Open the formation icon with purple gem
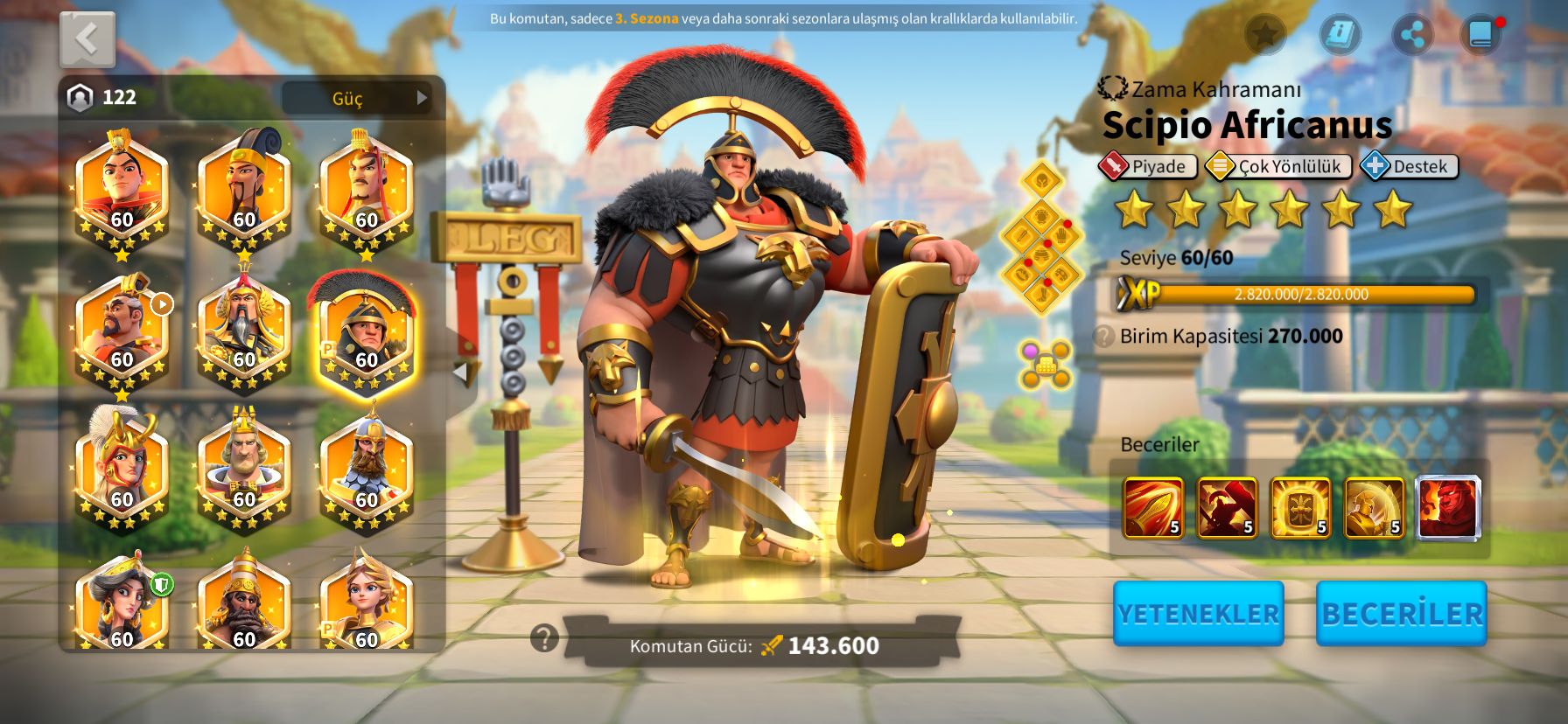Image resolution: width=1568 pixels, height=724 pixels. (1045, 365)
